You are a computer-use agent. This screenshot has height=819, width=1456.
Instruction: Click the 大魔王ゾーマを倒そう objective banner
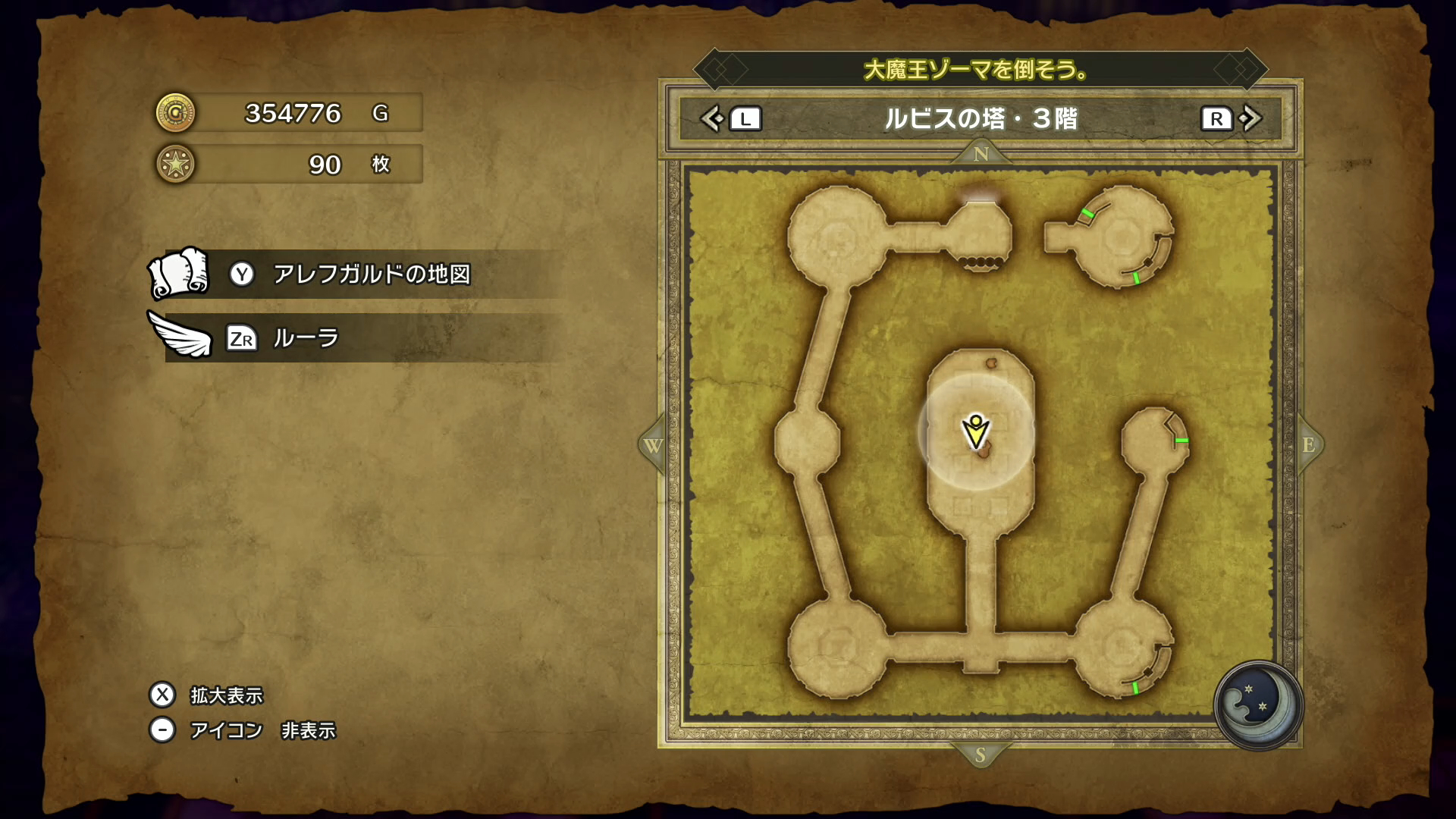pyautogui.click(x=976, y=71)
